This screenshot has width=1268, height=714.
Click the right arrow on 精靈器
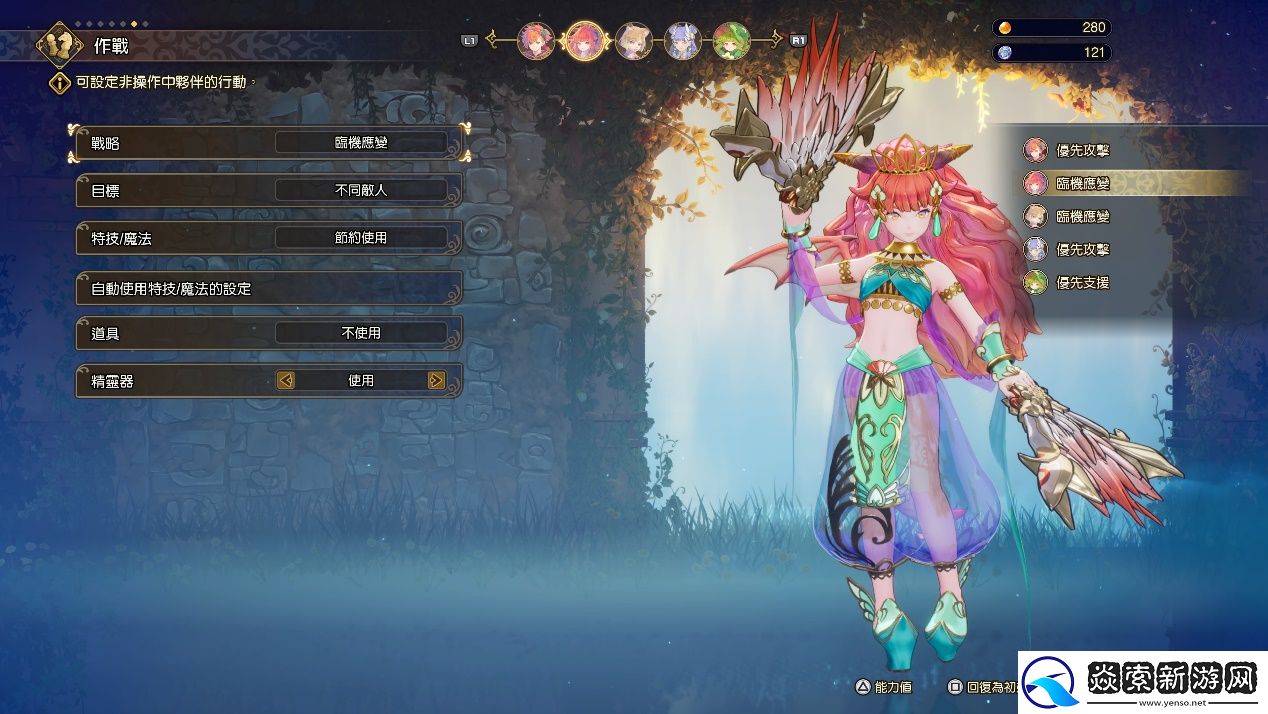pos(436,380)
